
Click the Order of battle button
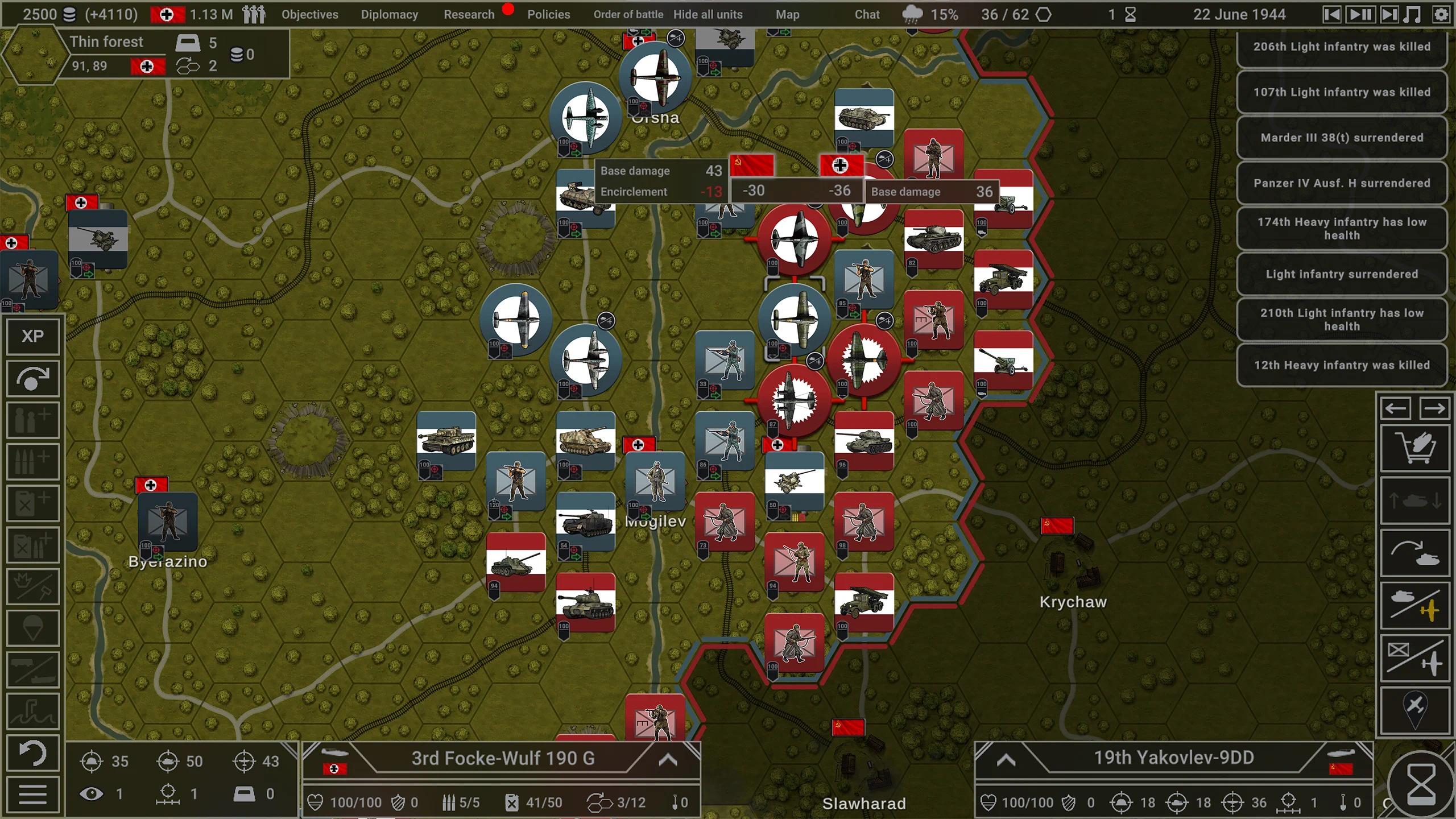pyautogui.click(x=628, y=14)
